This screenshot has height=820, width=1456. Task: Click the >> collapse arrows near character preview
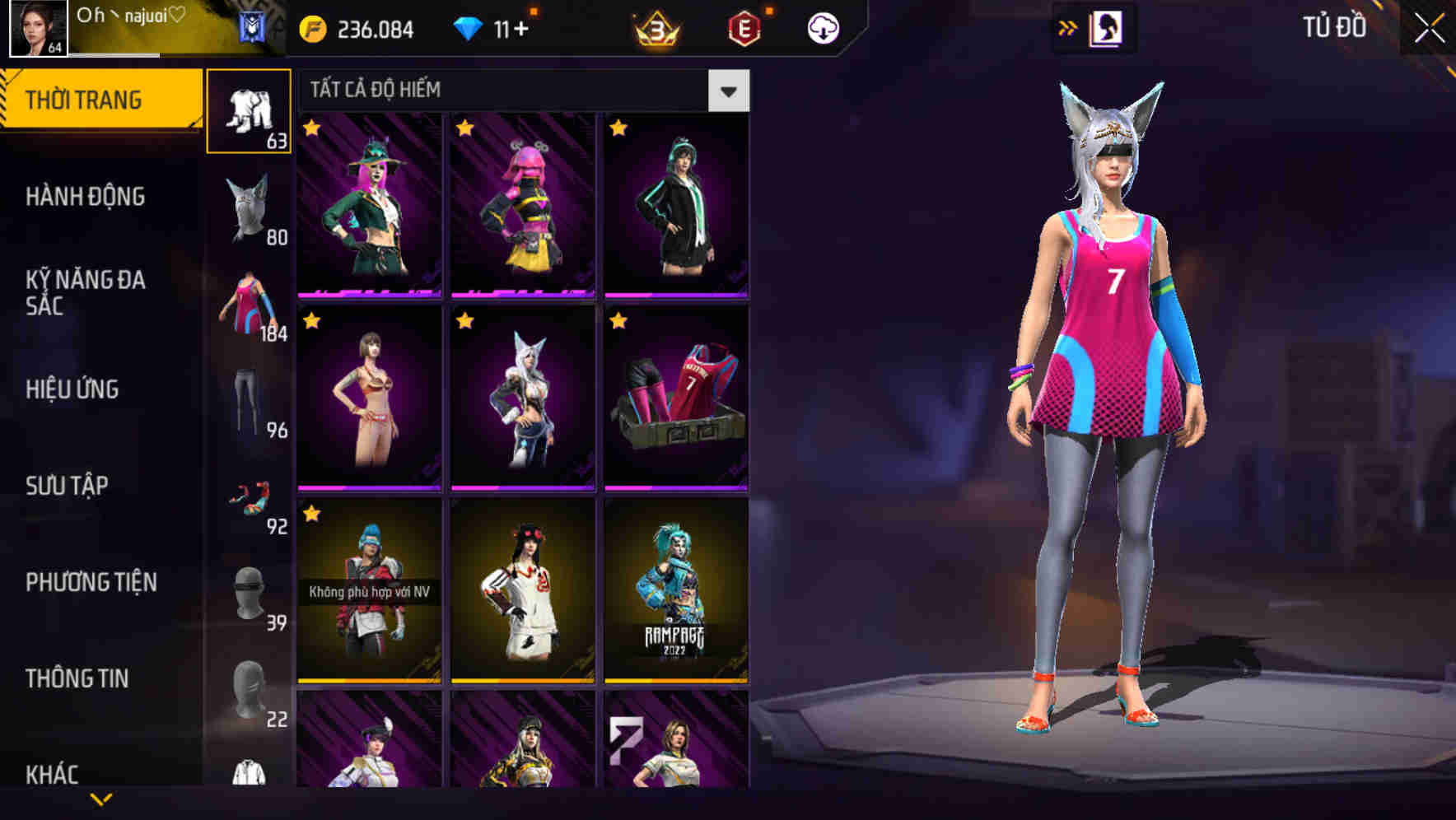1069,28
